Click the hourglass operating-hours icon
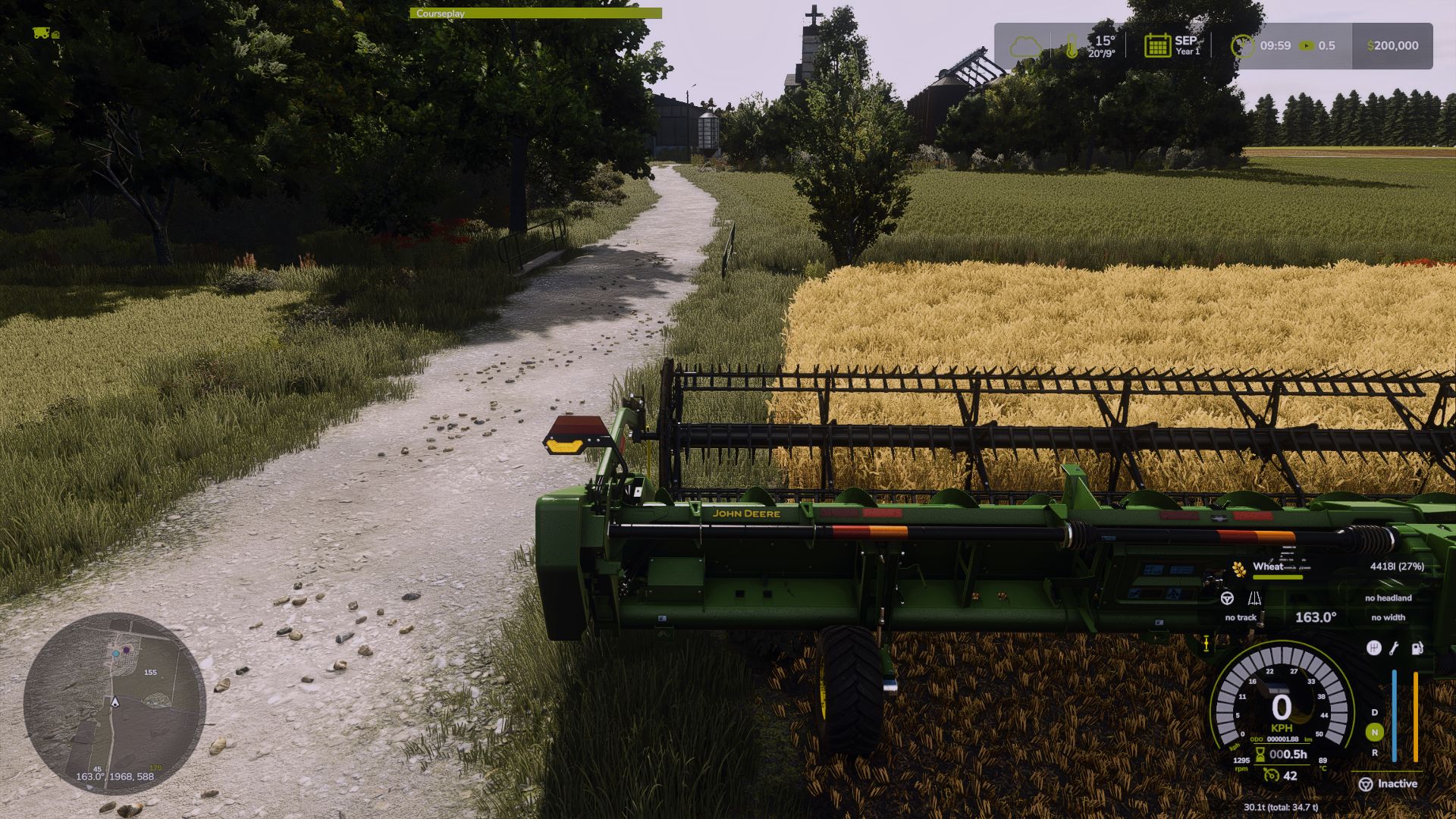This screenshot has height=819, width=1456. 1260,755
